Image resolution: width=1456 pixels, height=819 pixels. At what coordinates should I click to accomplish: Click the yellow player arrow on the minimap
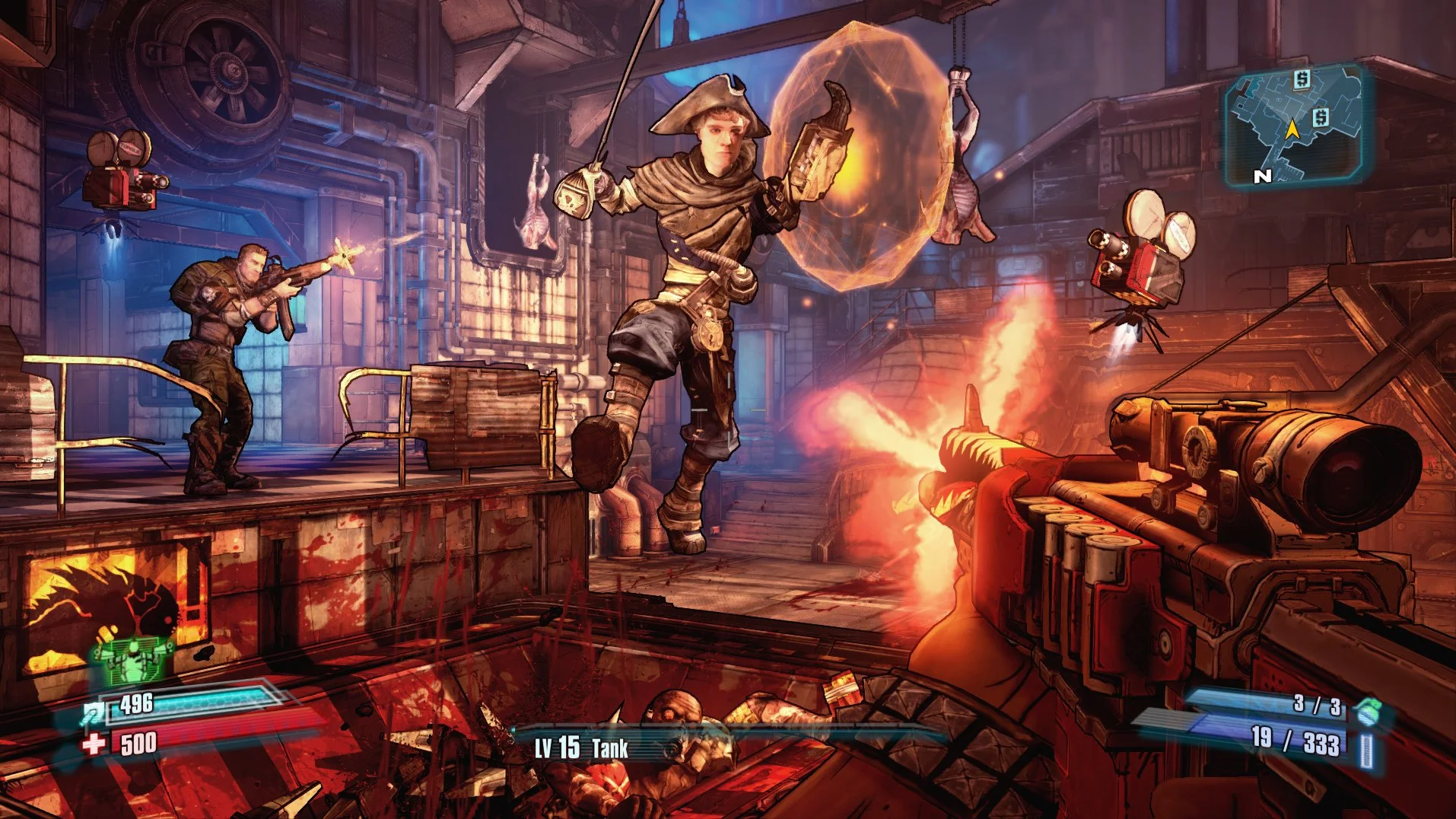click(1293, 131)
